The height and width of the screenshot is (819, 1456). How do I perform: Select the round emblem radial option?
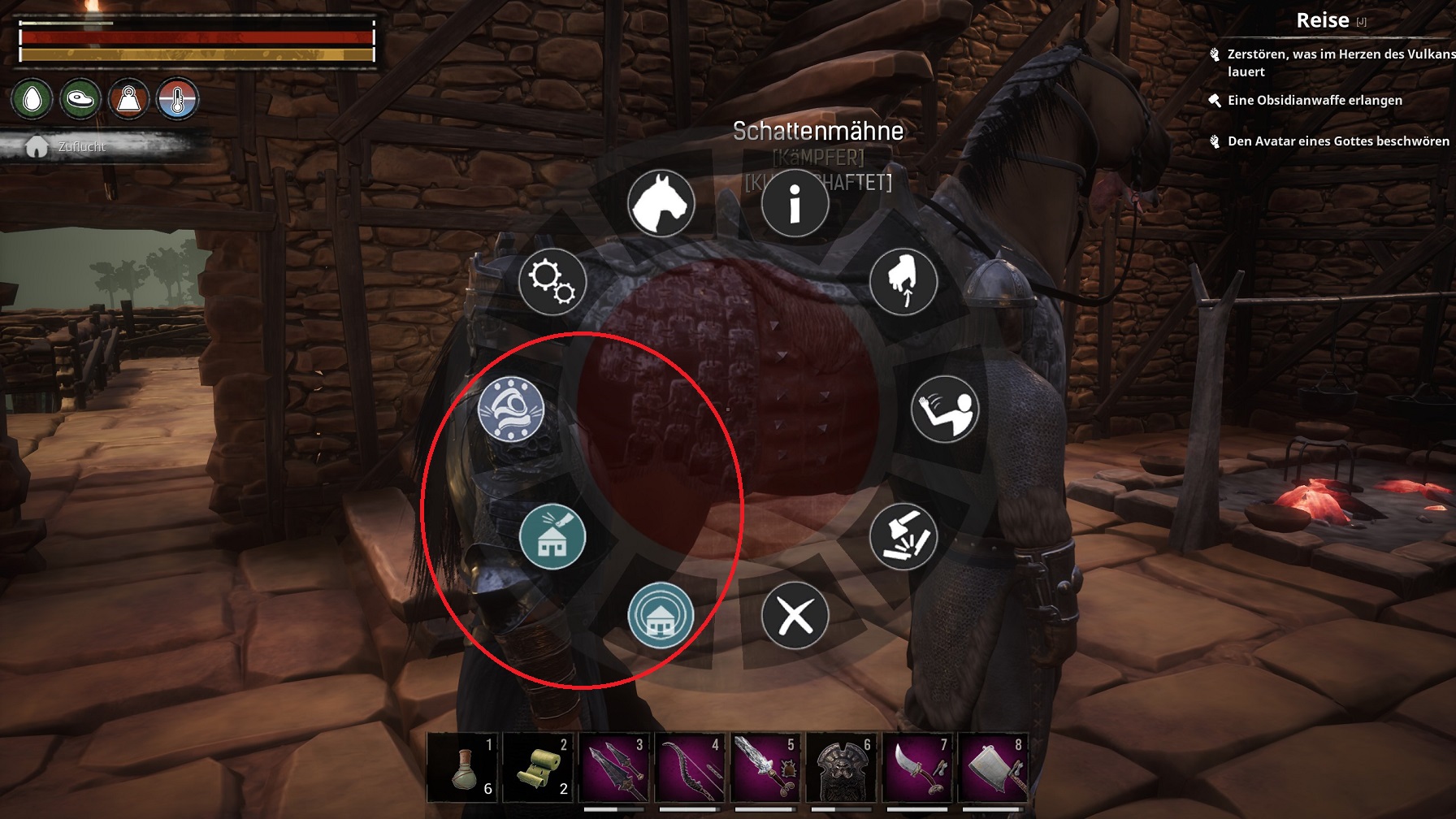[511, 409]
